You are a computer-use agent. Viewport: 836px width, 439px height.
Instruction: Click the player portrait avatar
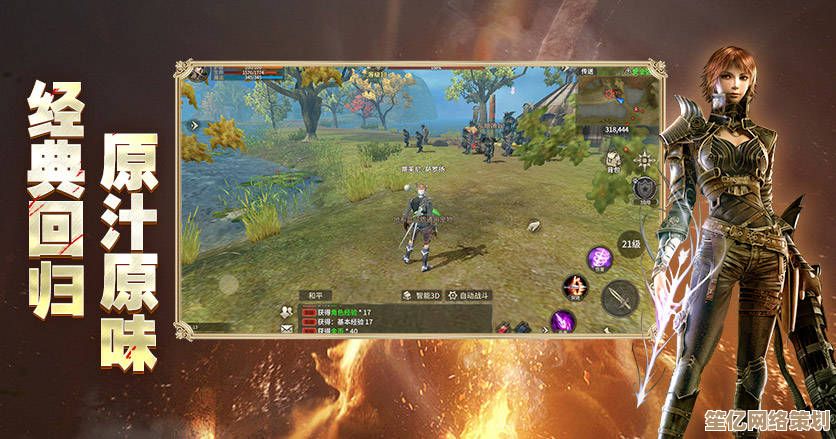click(x=200, y=73)
